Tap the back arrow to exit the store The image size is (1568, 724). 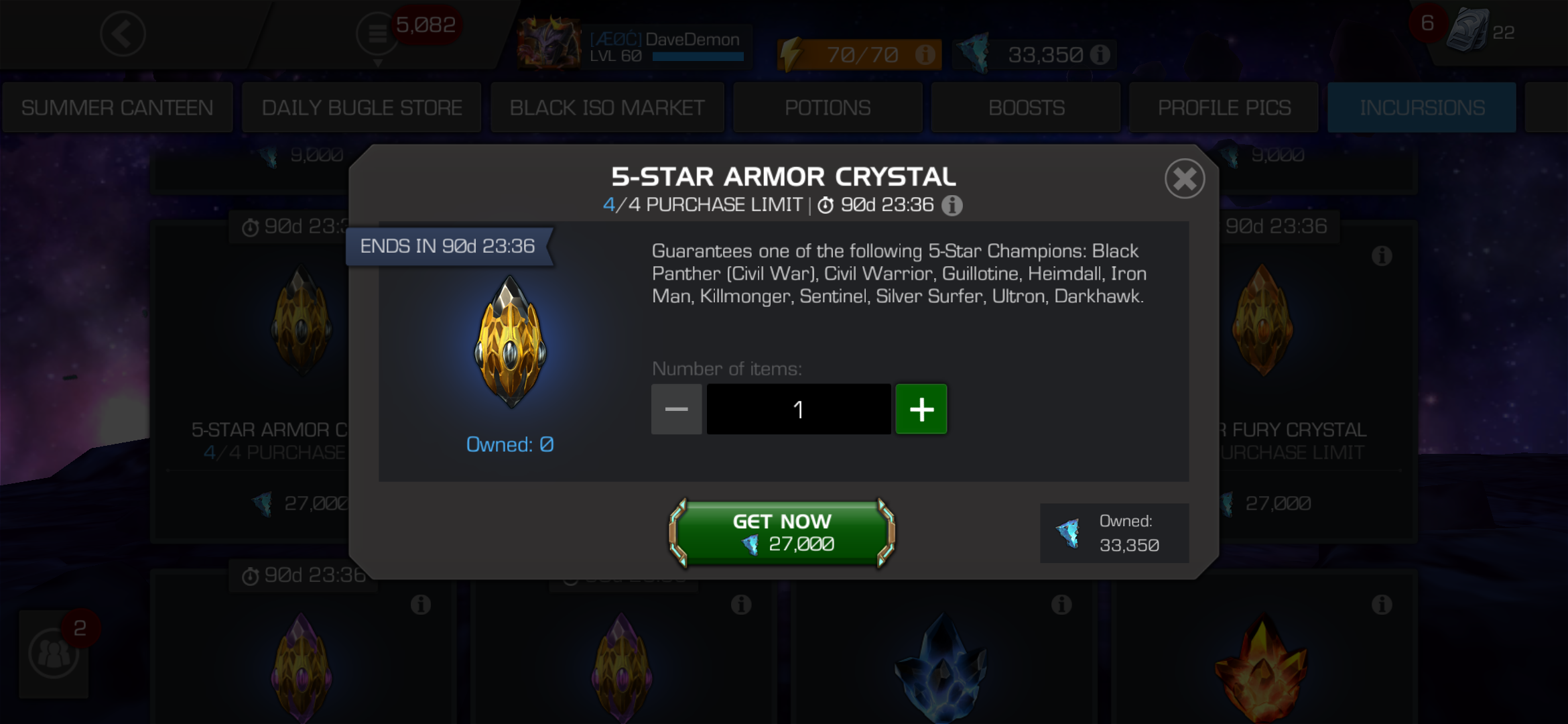point(123,35)
